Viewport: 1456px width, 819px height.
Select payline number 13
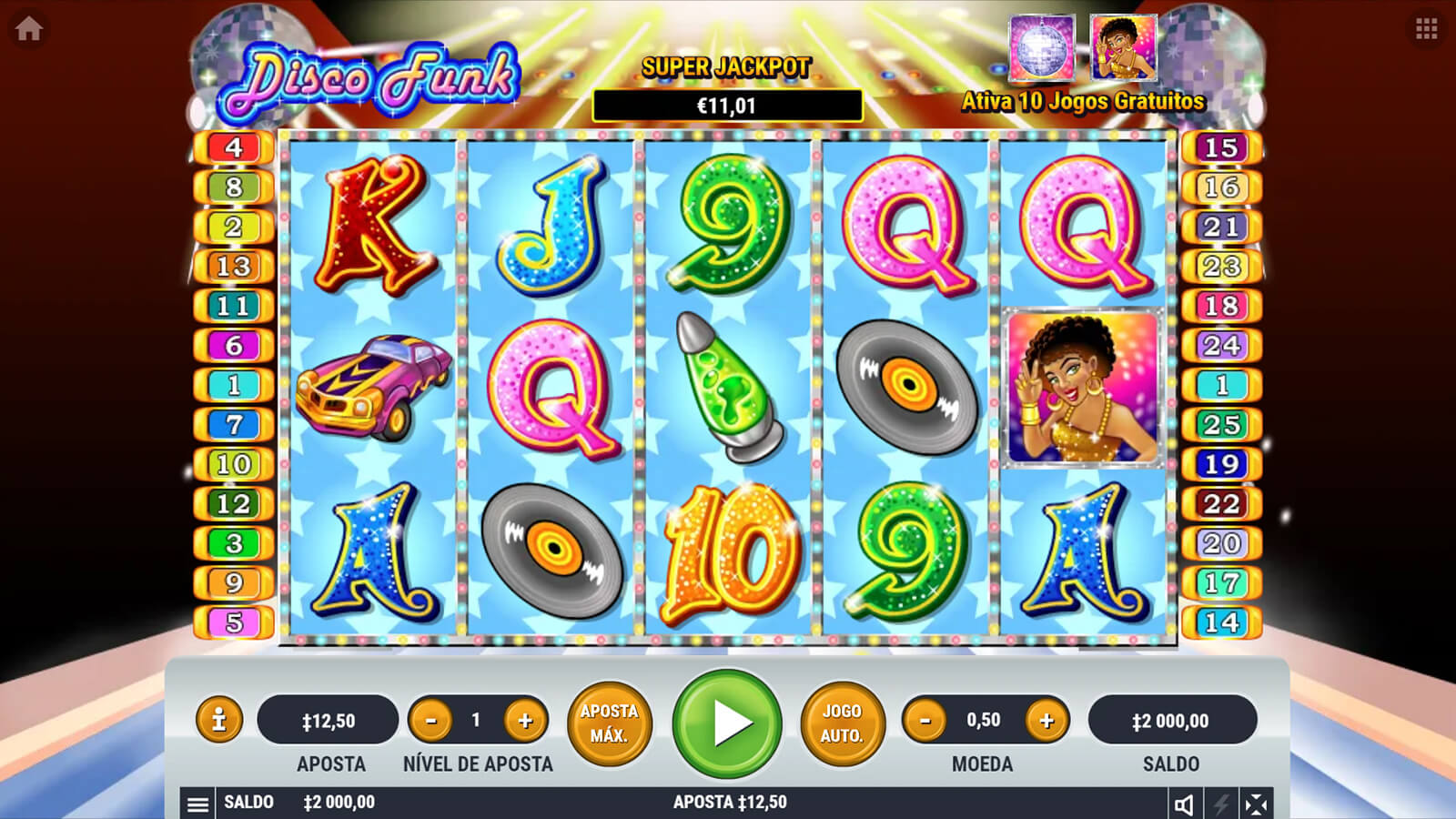tap(234, 267)
